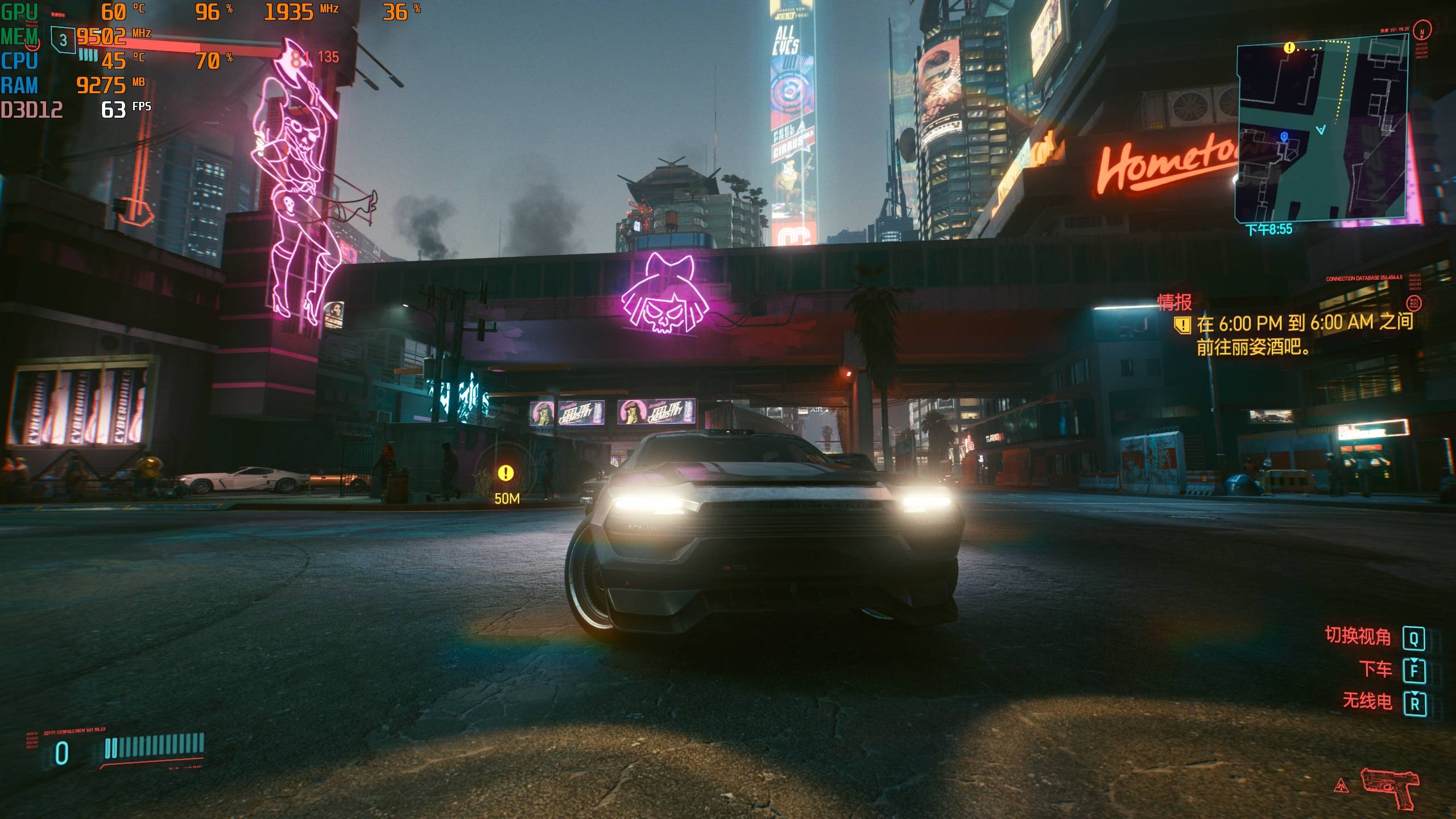Select the red pistol weapon icon
The image size is (1456, 819).
coord(1389,788)
